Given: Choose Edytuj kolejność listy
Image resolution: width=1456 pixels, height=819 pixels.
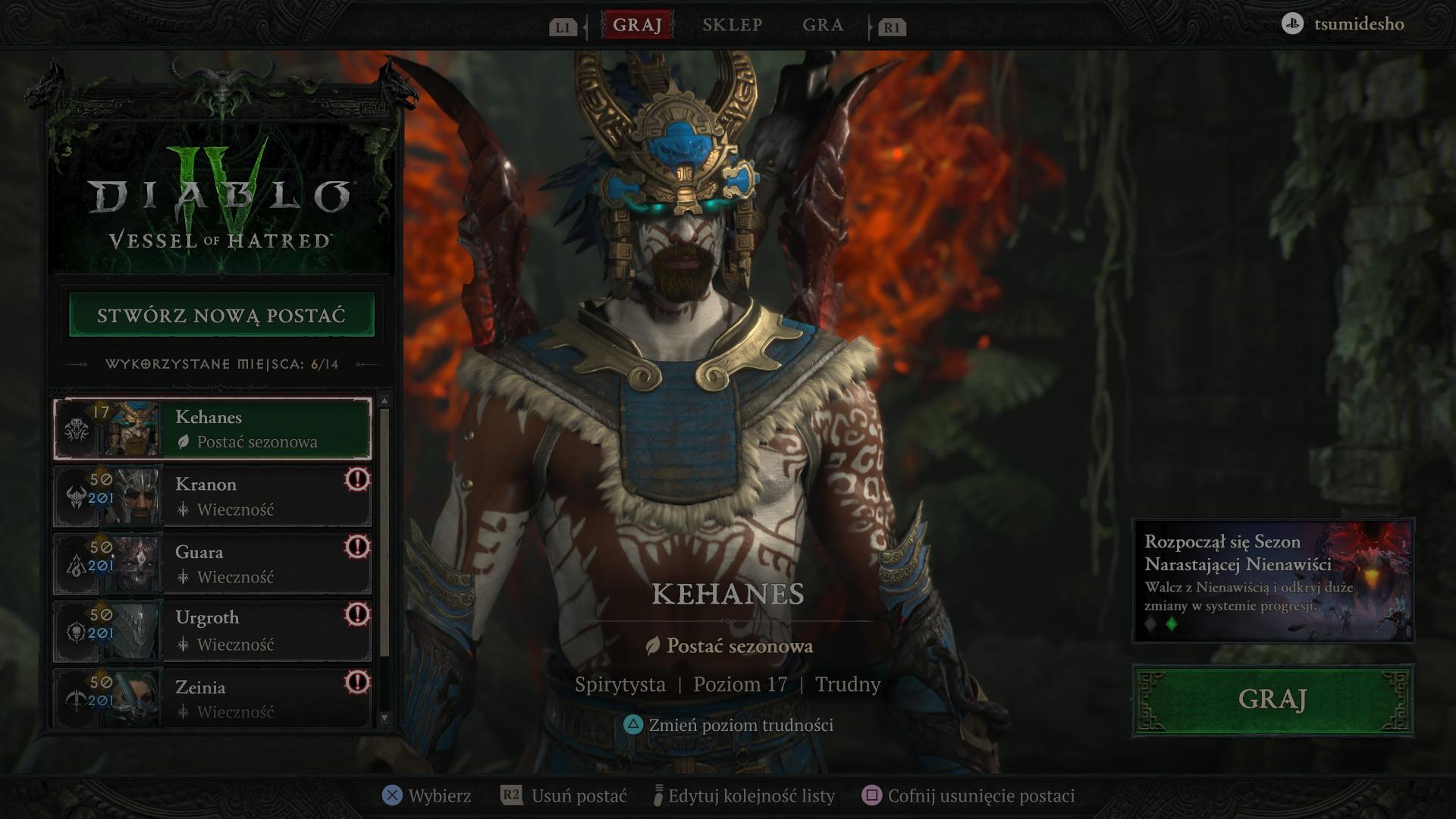Looking at the screenshot, I should (744, 795).
